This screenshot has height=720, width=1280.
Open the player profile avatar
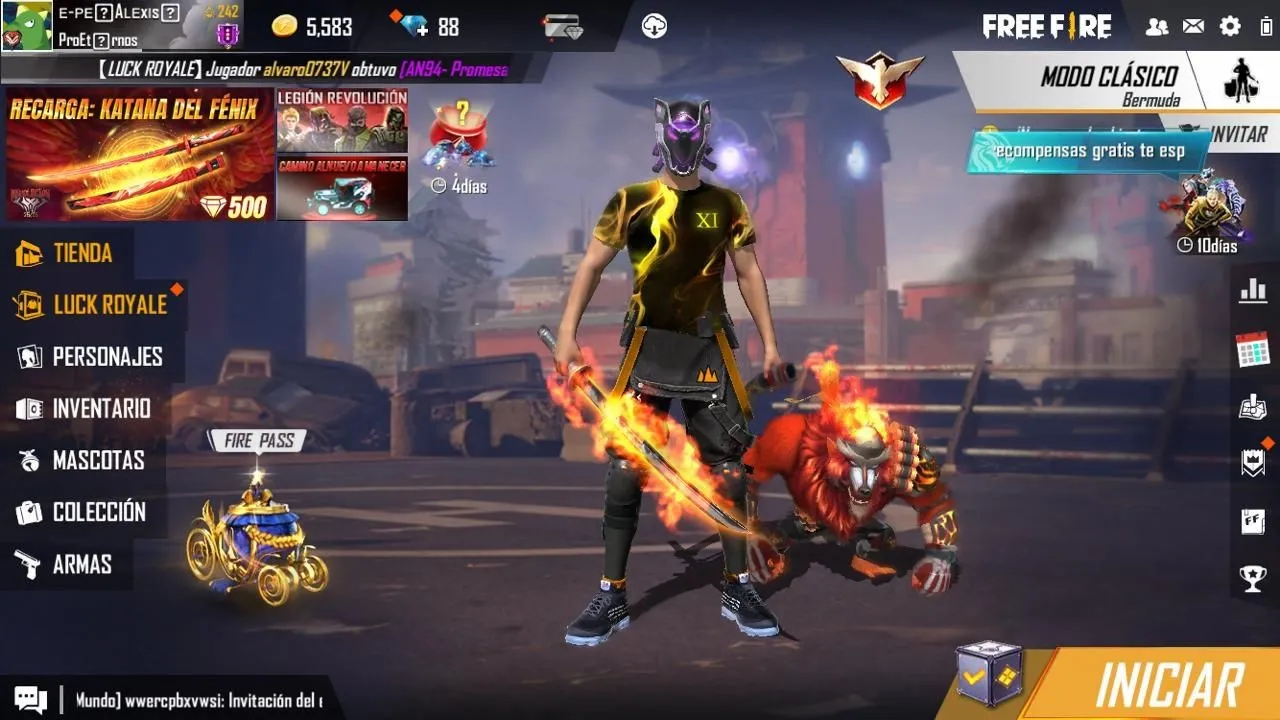click(x=25, y=25)
